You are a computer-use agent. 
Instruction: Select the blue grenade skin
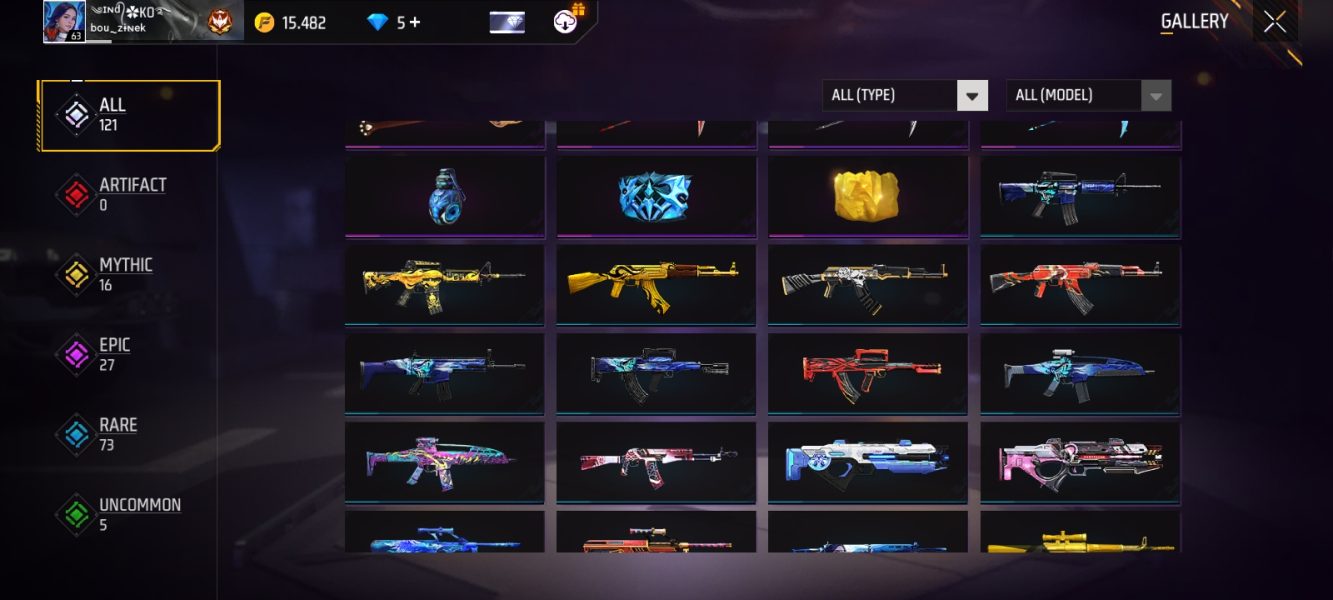coord(445,196)
